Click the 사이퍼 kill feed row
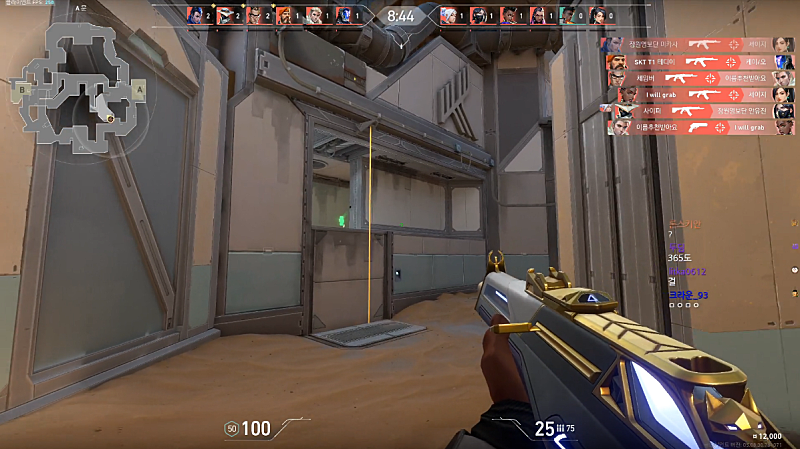Screen dimensions: 800x449 pyautogui.click(x=698, y=111)
